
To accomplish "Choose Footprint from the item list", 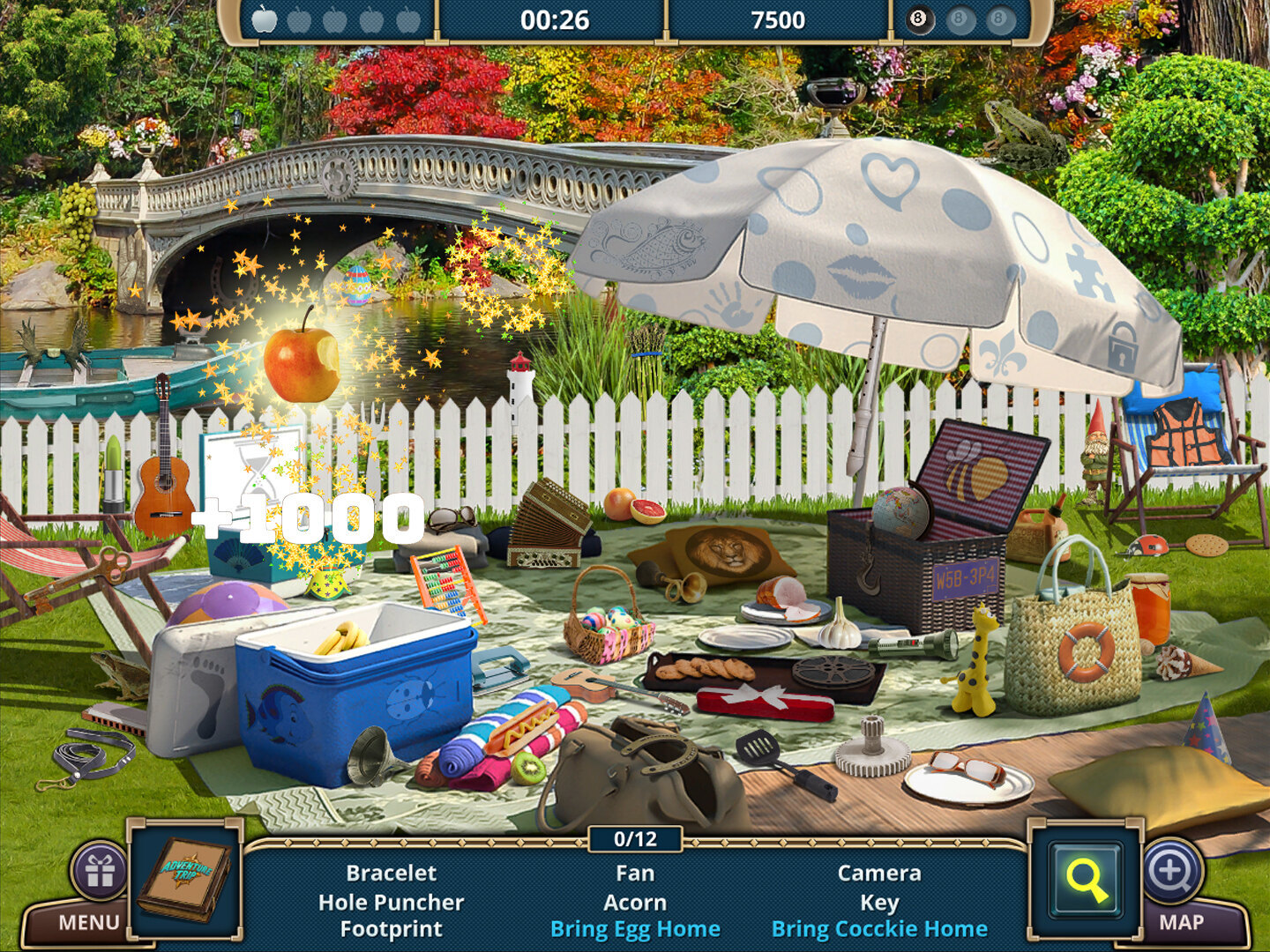I will pos(391,929).
